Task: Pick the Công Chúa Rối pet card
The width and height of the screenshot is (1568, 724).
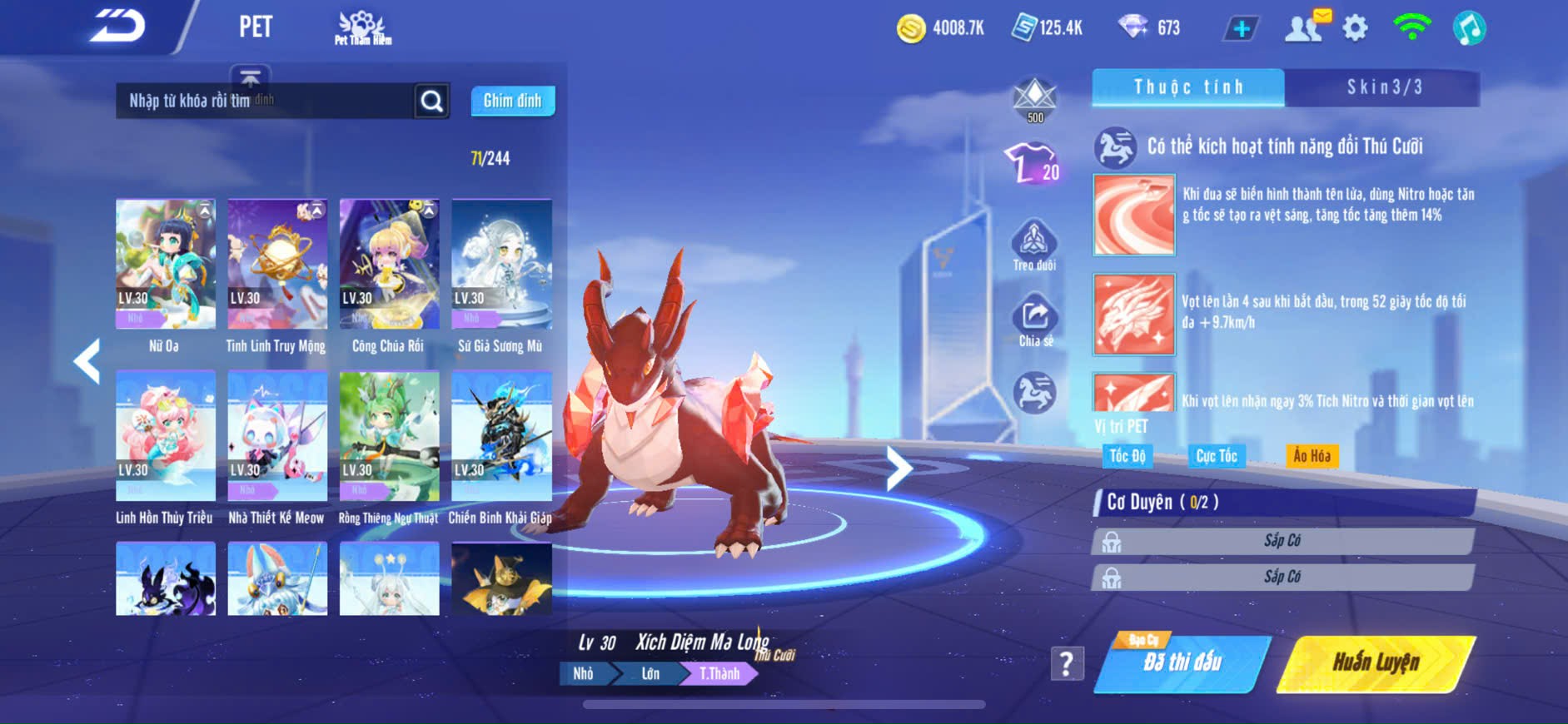Action: (x=389, y=264)
